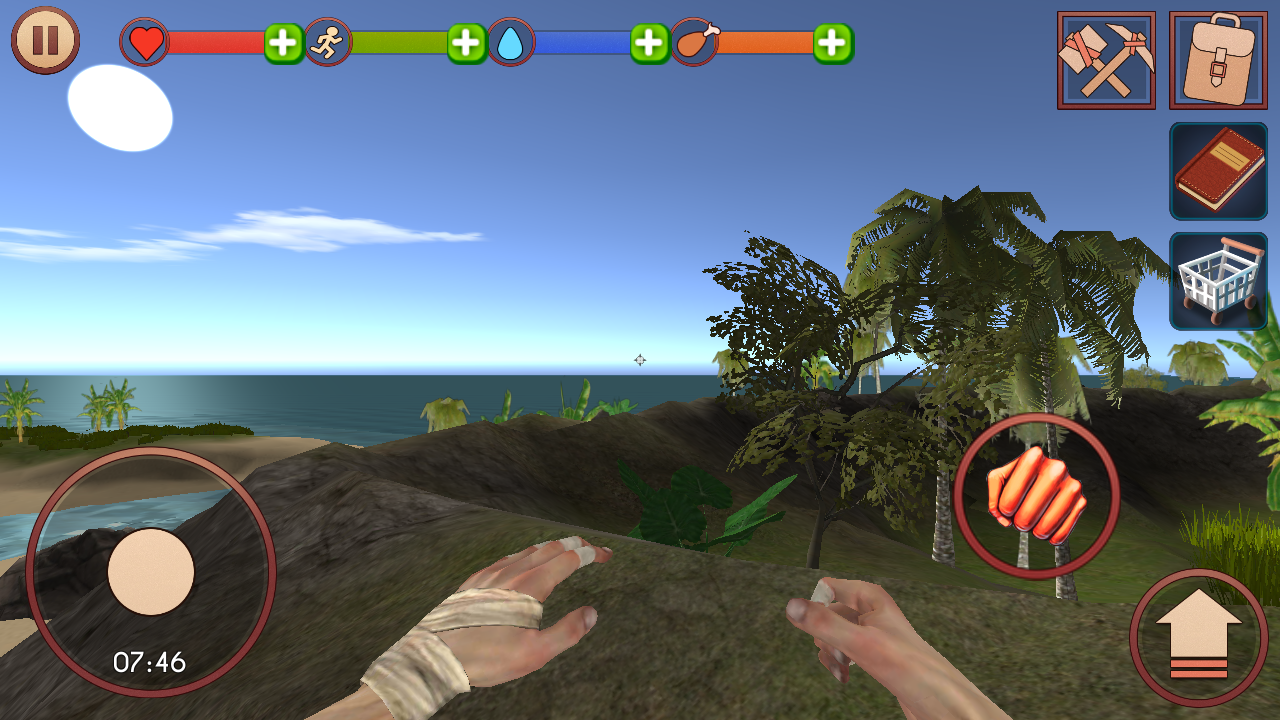Open the backpack inventory
The width and height of the screenshot is (1280, 720).
(1218, 60)
